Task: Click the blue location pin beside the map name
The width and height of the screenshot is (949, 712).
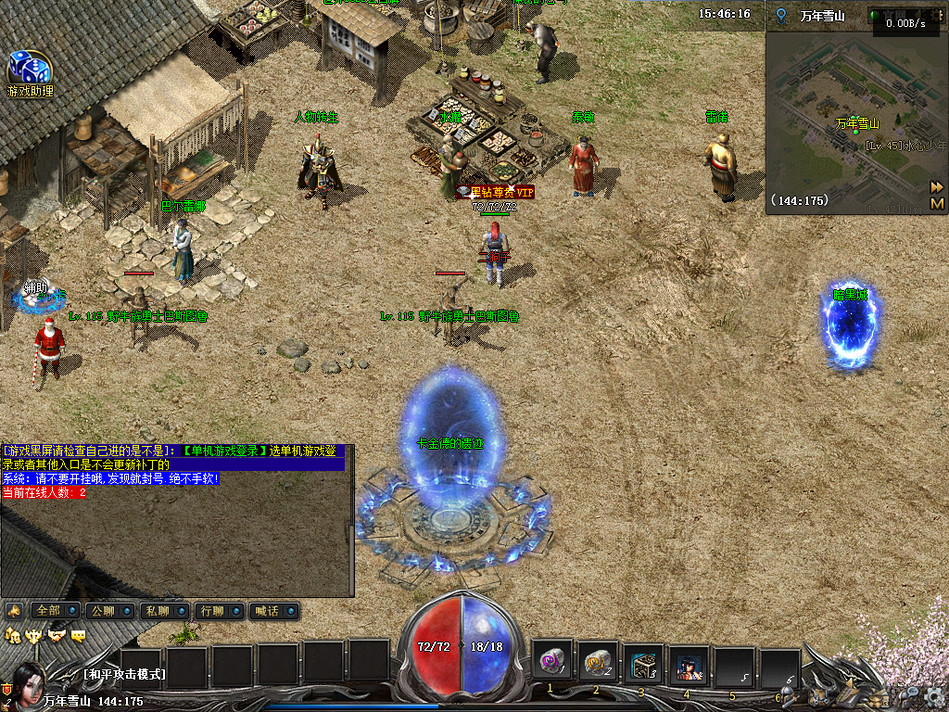Action: tap(781, 15)
